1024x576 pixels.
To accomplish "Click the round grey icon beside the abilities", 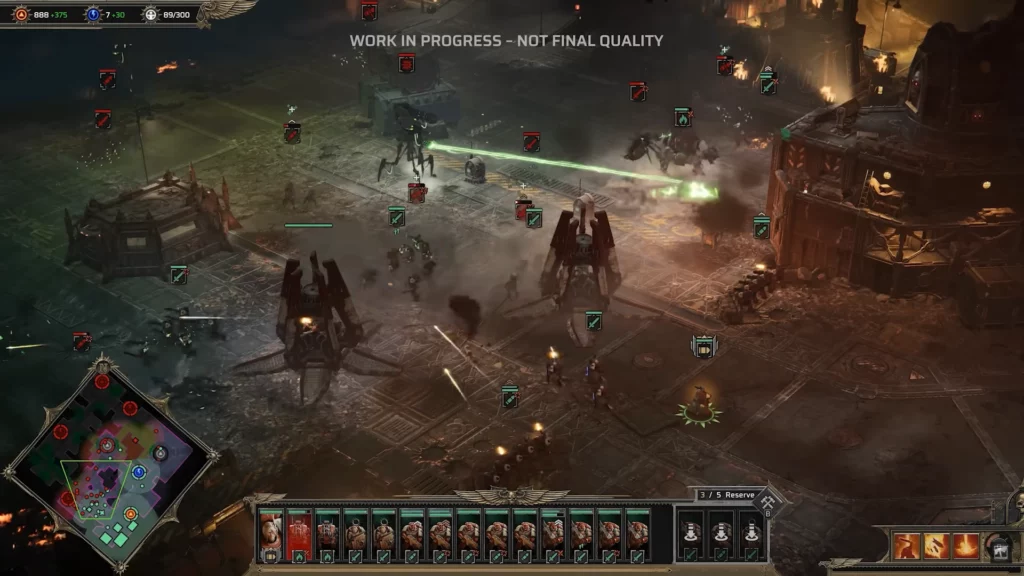I will (997, 546).
